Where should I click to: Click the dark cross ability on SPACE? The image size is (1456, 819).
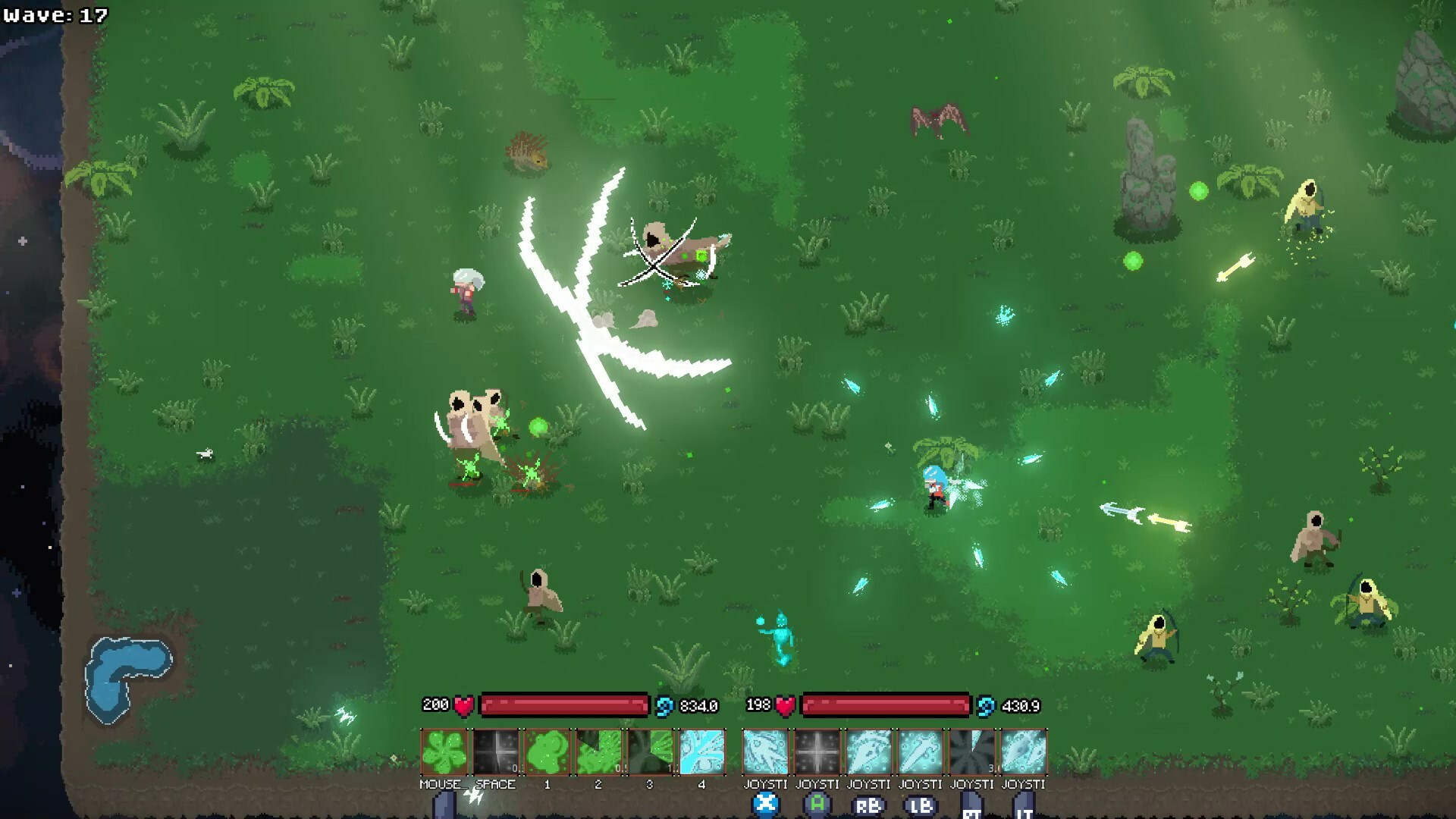point(494,751)
